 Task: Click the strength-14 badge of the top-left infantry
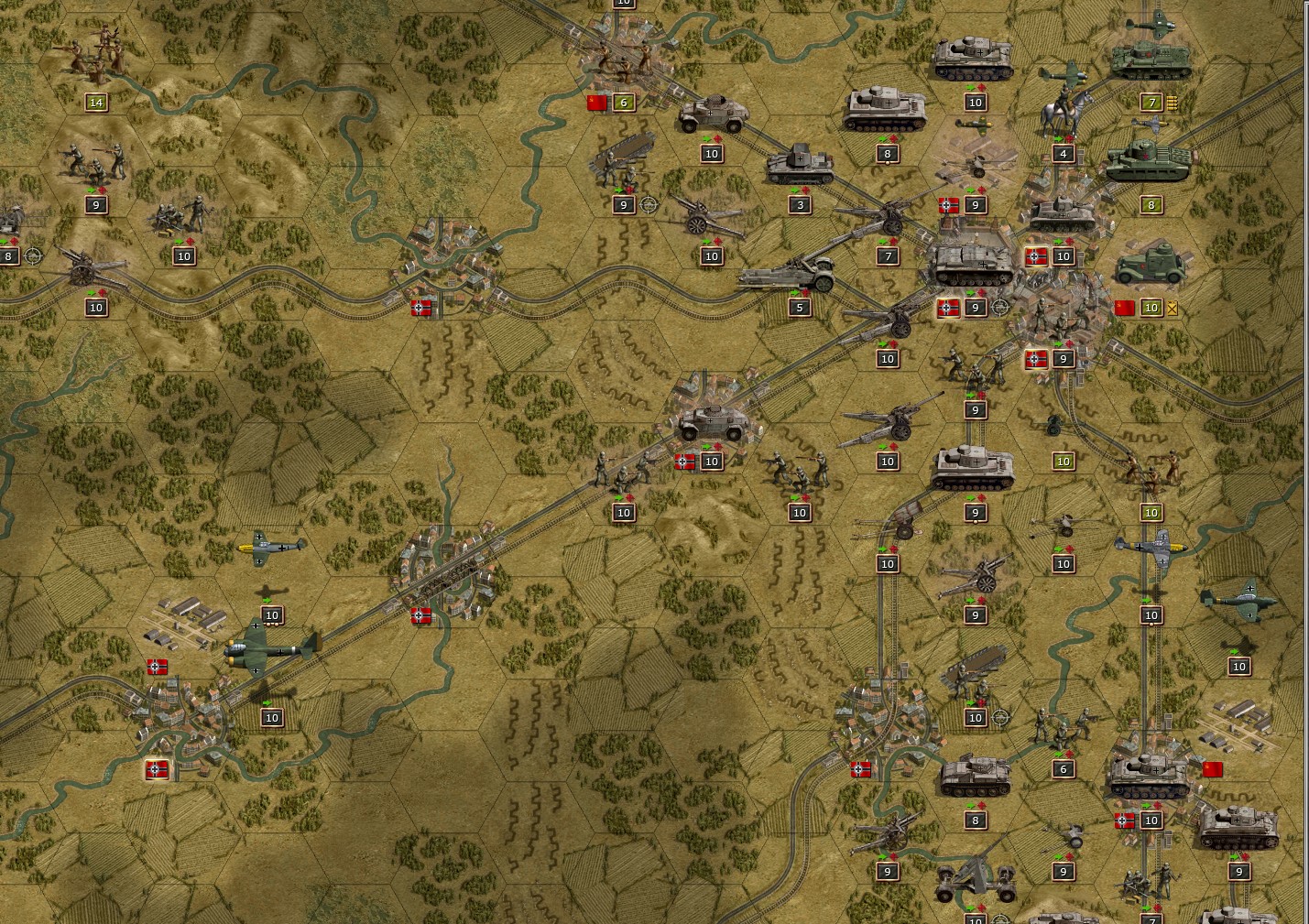[94, 103]
